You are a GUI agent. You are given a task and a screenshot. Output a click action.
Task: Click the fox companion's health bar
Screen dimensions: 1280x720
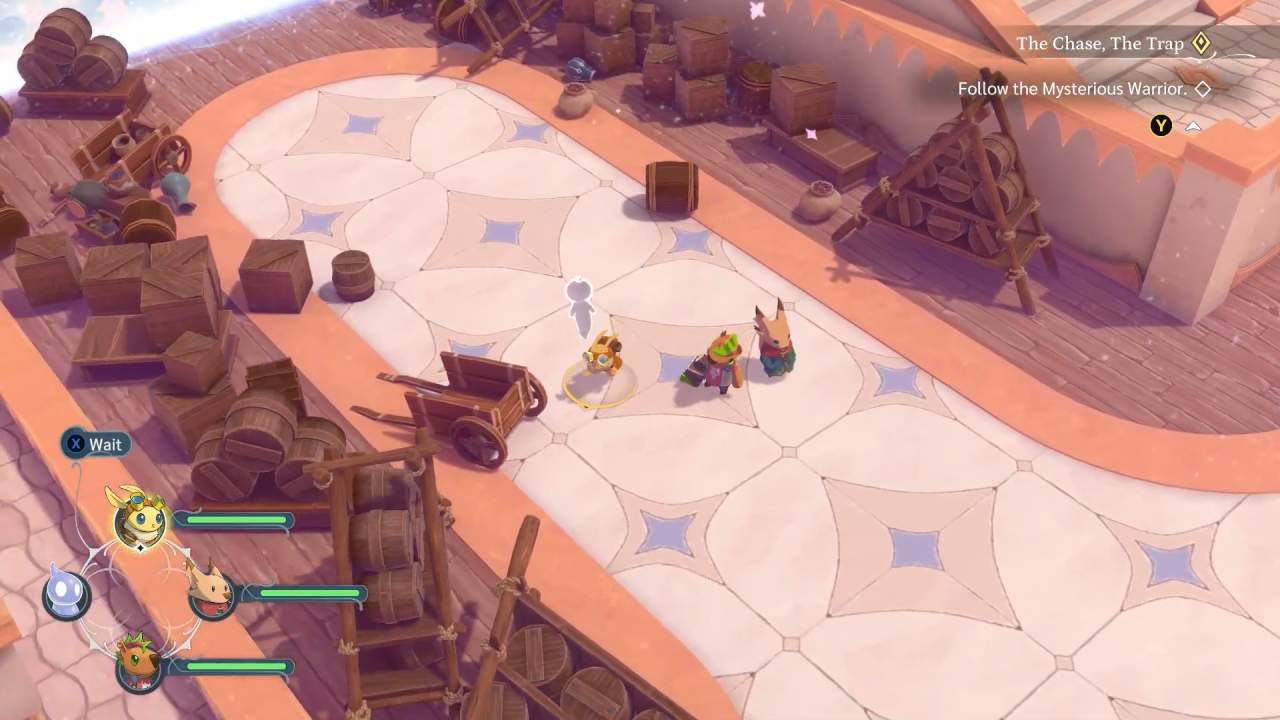[x=310, y=594]
